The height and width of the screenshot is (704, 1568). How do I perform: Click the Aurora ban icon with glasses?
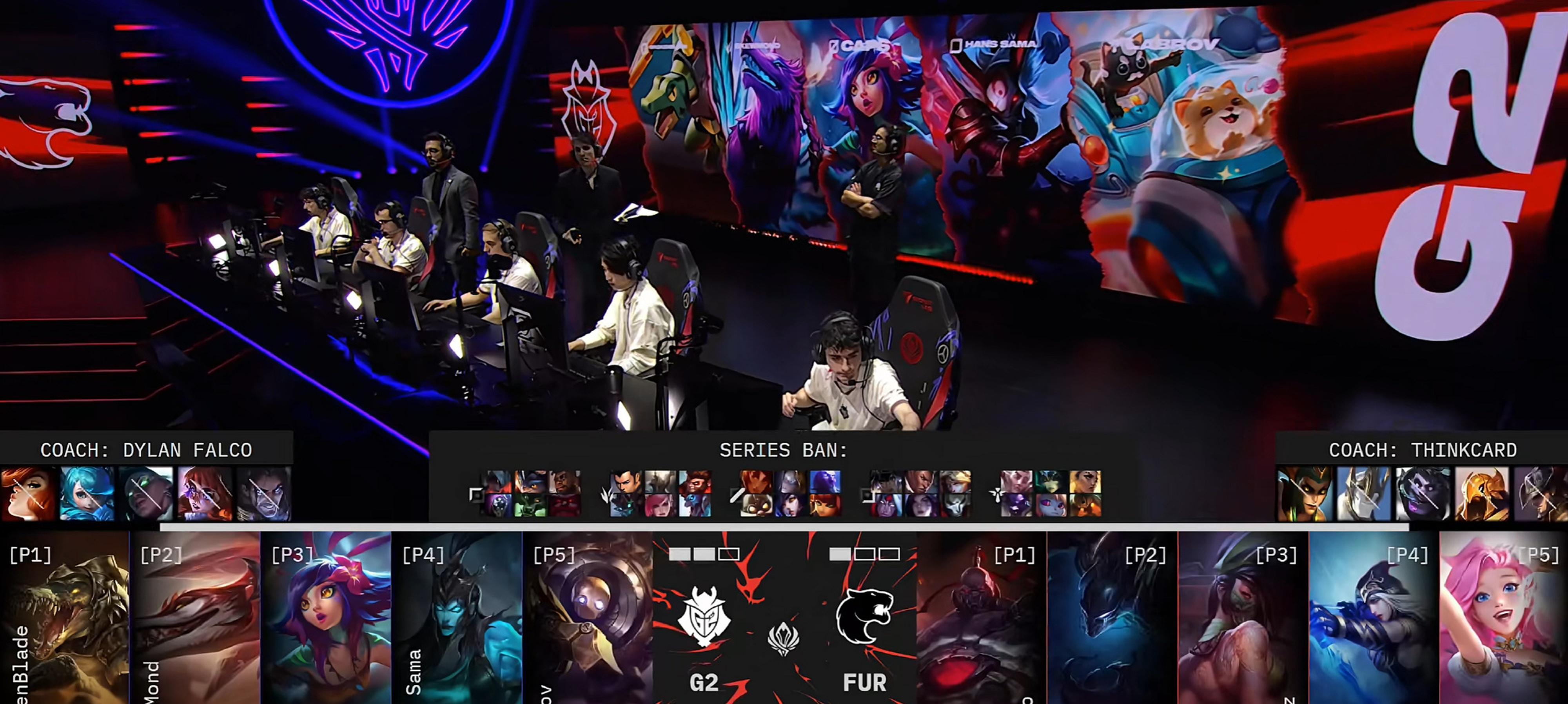[205, 494]
